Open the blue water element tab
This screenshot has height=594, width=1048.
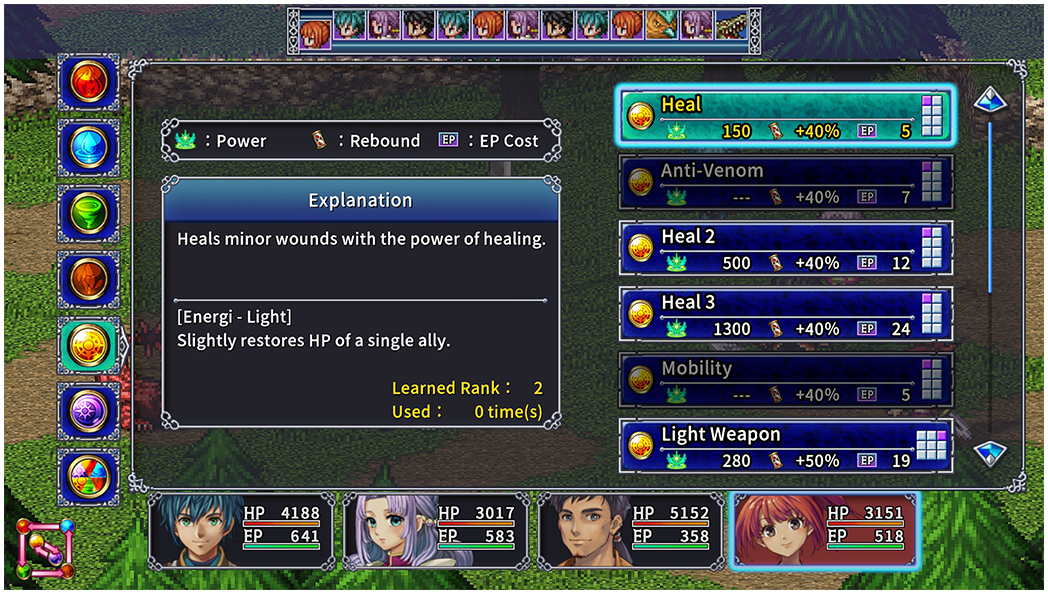(x=88, y=148)
